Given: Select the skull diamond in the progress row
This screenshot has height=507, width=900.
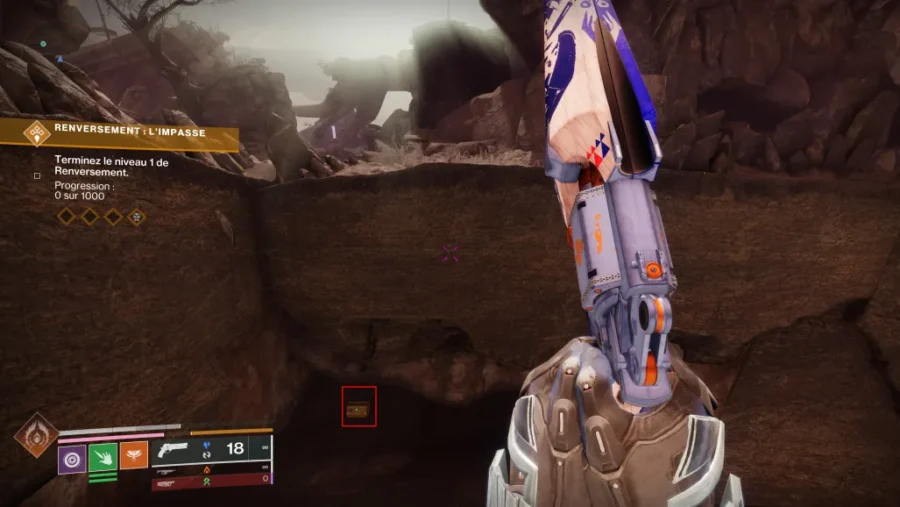Looking at the screenshot, I should click(x=136, y=216).
